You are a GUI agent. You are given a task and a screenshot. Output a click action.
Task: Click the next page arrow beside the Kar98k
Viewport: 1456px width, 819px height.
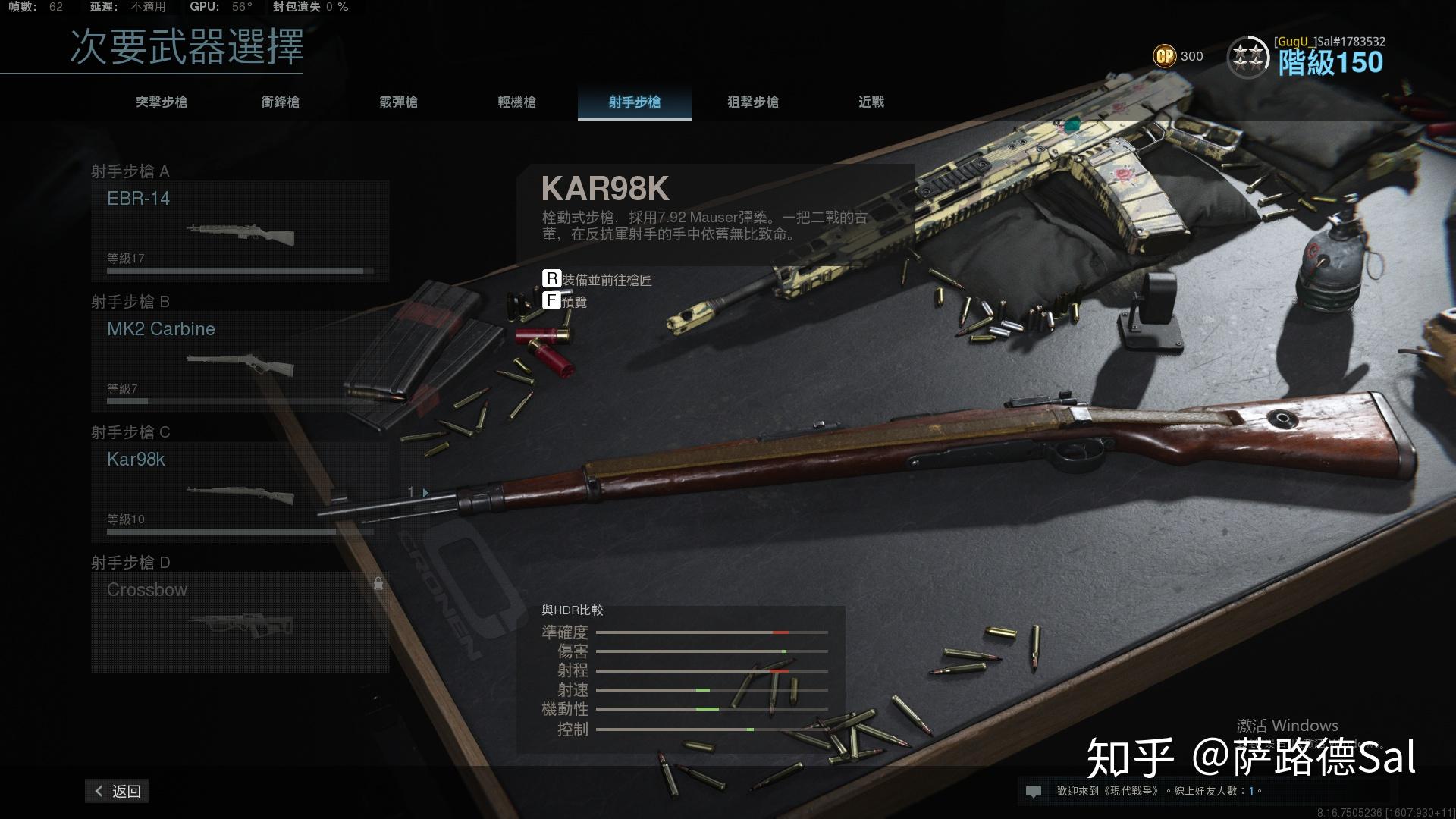coord(425,492)
